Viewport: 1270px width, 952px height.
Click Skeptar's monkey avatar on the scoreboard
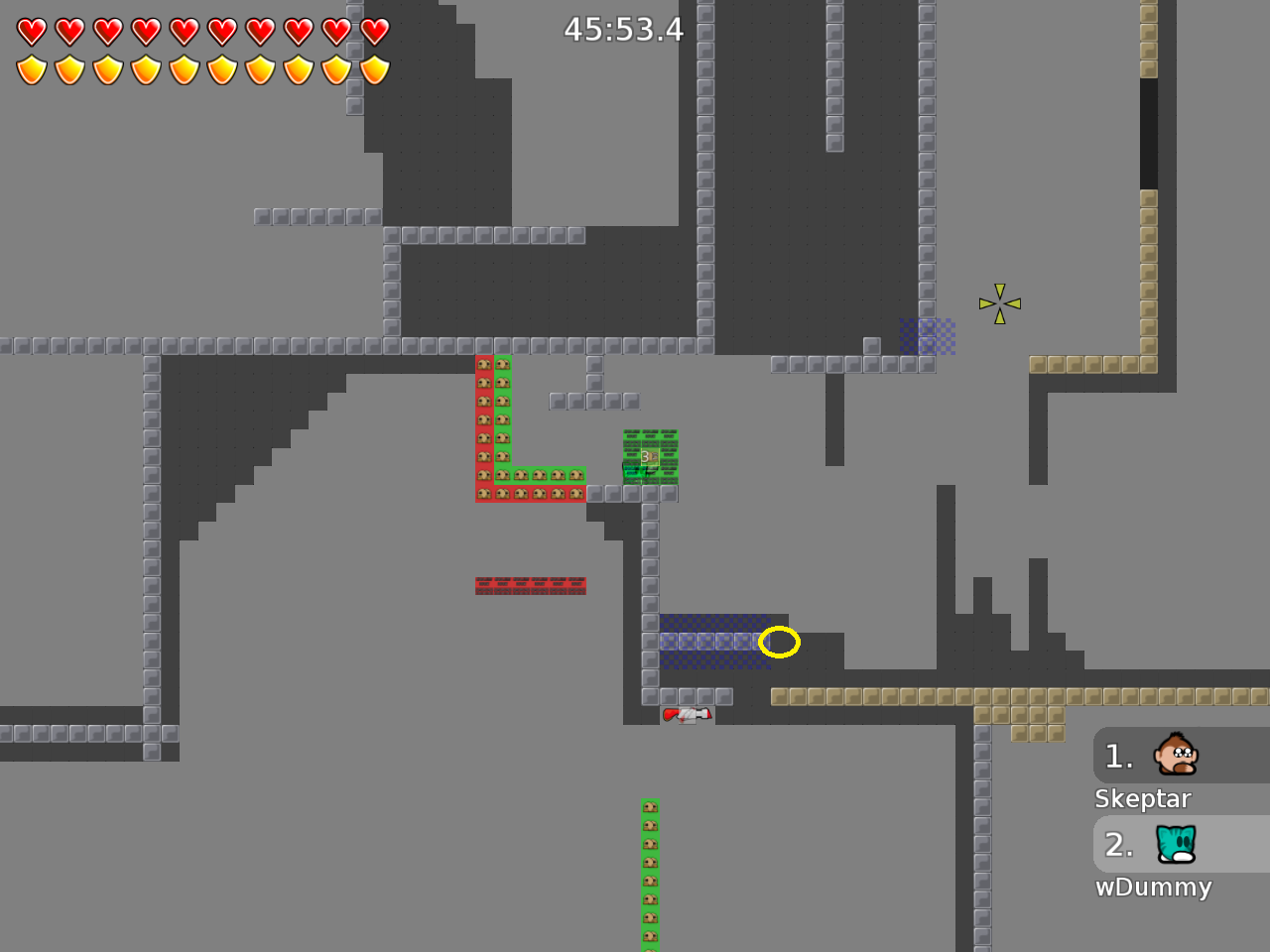point(1175,756)
